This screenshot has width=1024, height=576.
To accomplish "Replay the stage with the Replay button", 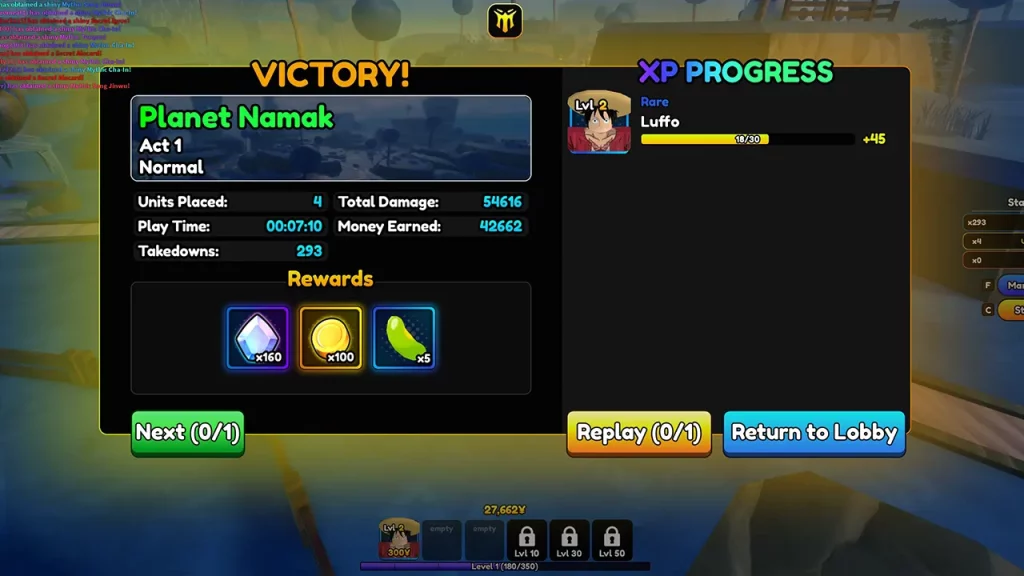I will click(639, 433).
